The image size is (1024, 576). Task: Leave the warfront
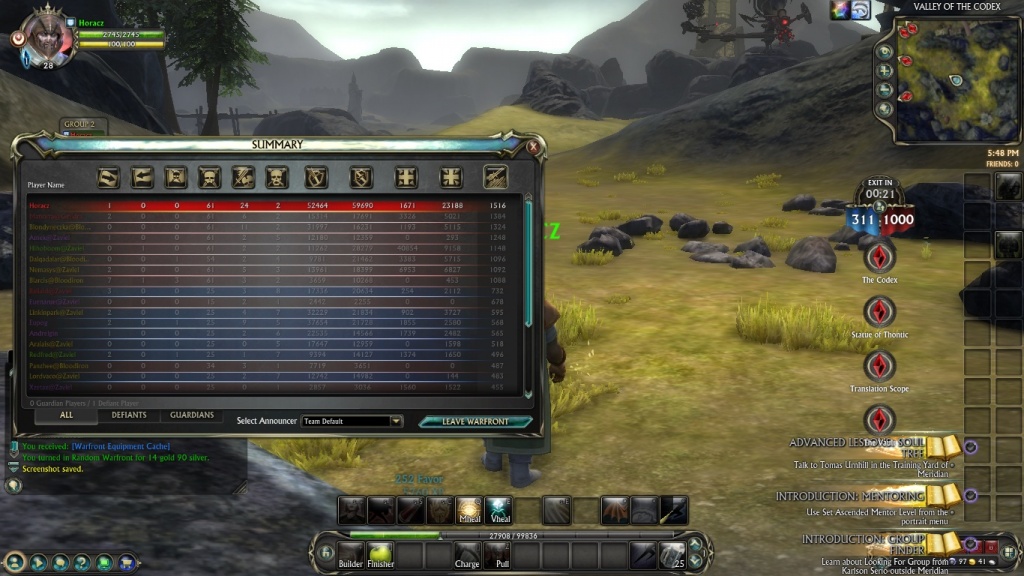pyautogui.click(x=476, y=421)
